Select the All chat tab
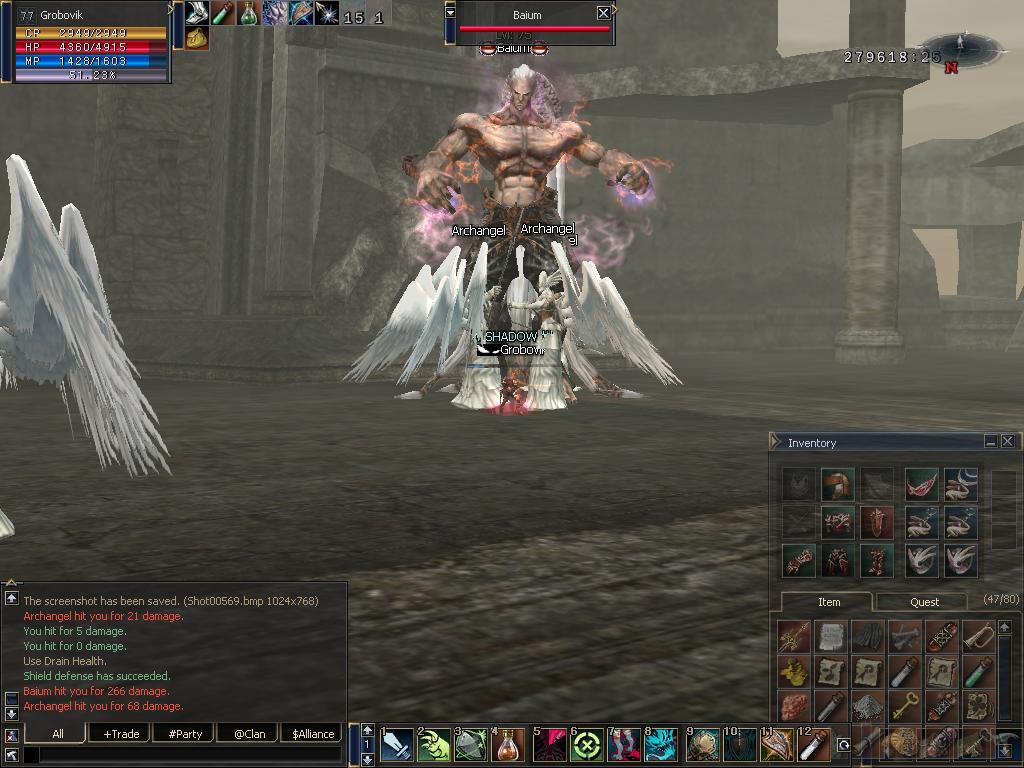This screenshot has height=768, width=1024. [58, 734]
